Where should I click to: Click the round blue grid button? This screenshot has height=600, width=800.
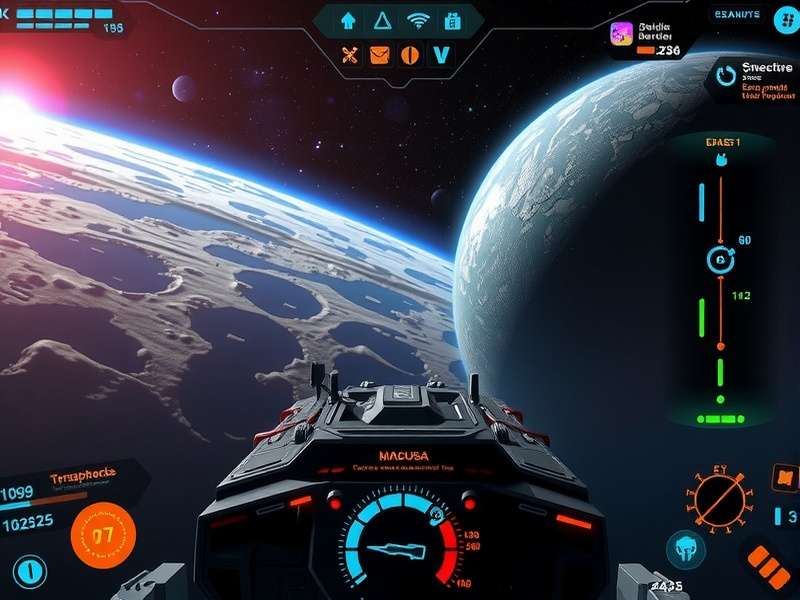coord(783,21)
